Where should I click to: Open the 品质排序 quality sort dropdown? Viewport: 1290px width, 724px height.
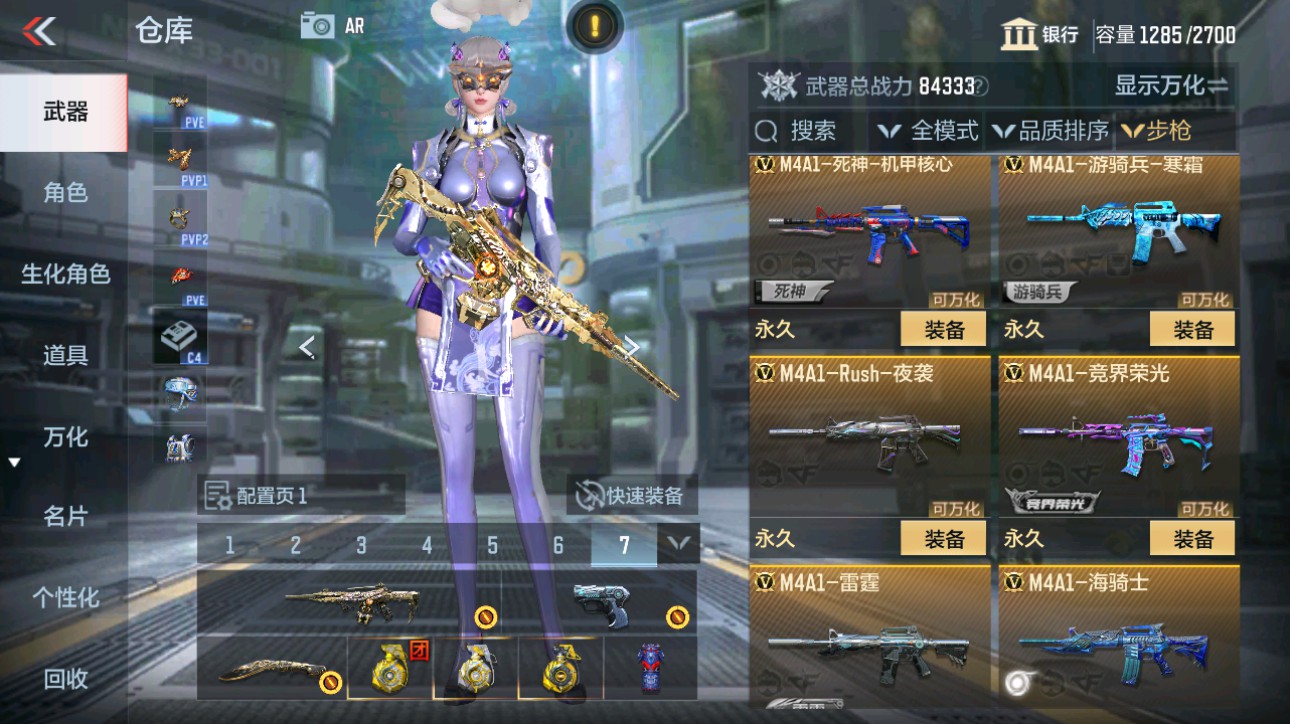click(x=1035, y=130)
